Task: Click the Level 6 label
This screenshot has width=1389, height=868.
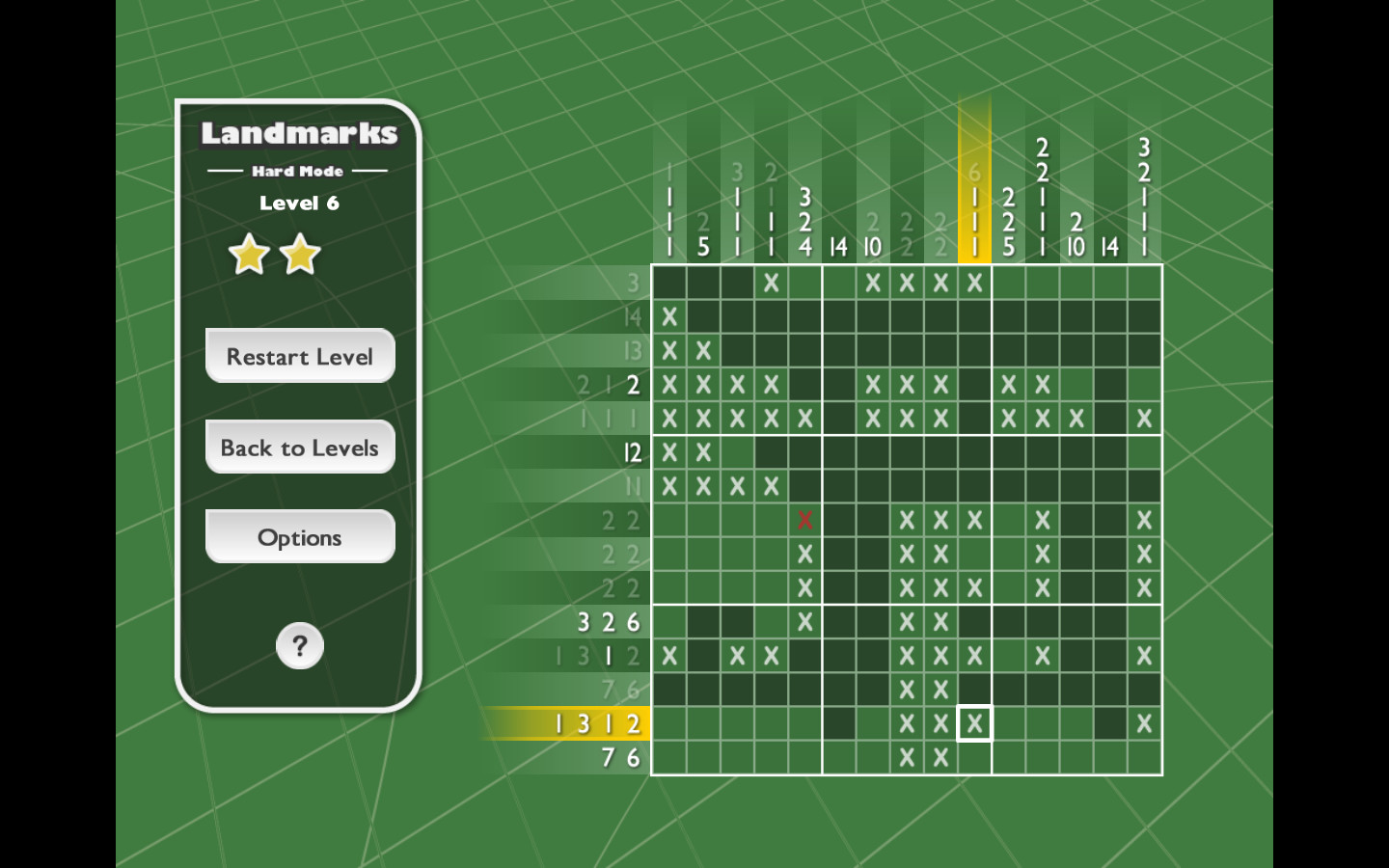Action: click(x=299, y=203)
